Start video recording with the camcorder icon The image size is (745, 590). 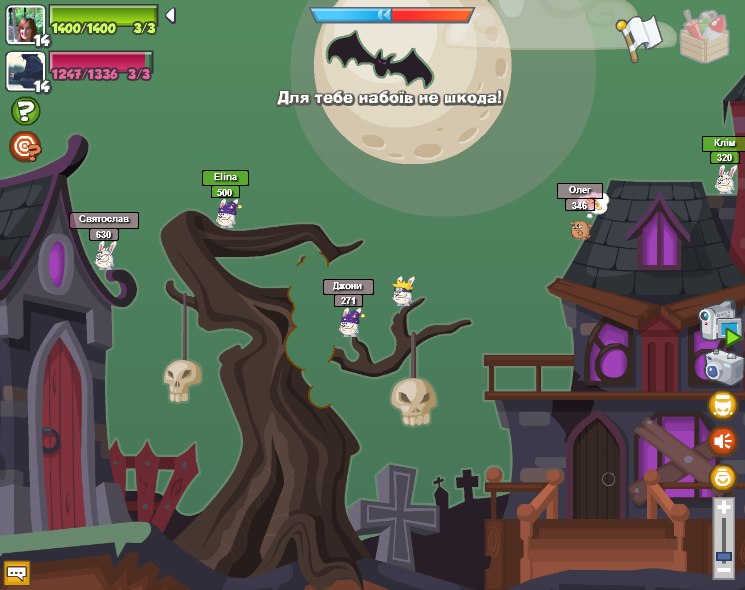tap(719, 323)
